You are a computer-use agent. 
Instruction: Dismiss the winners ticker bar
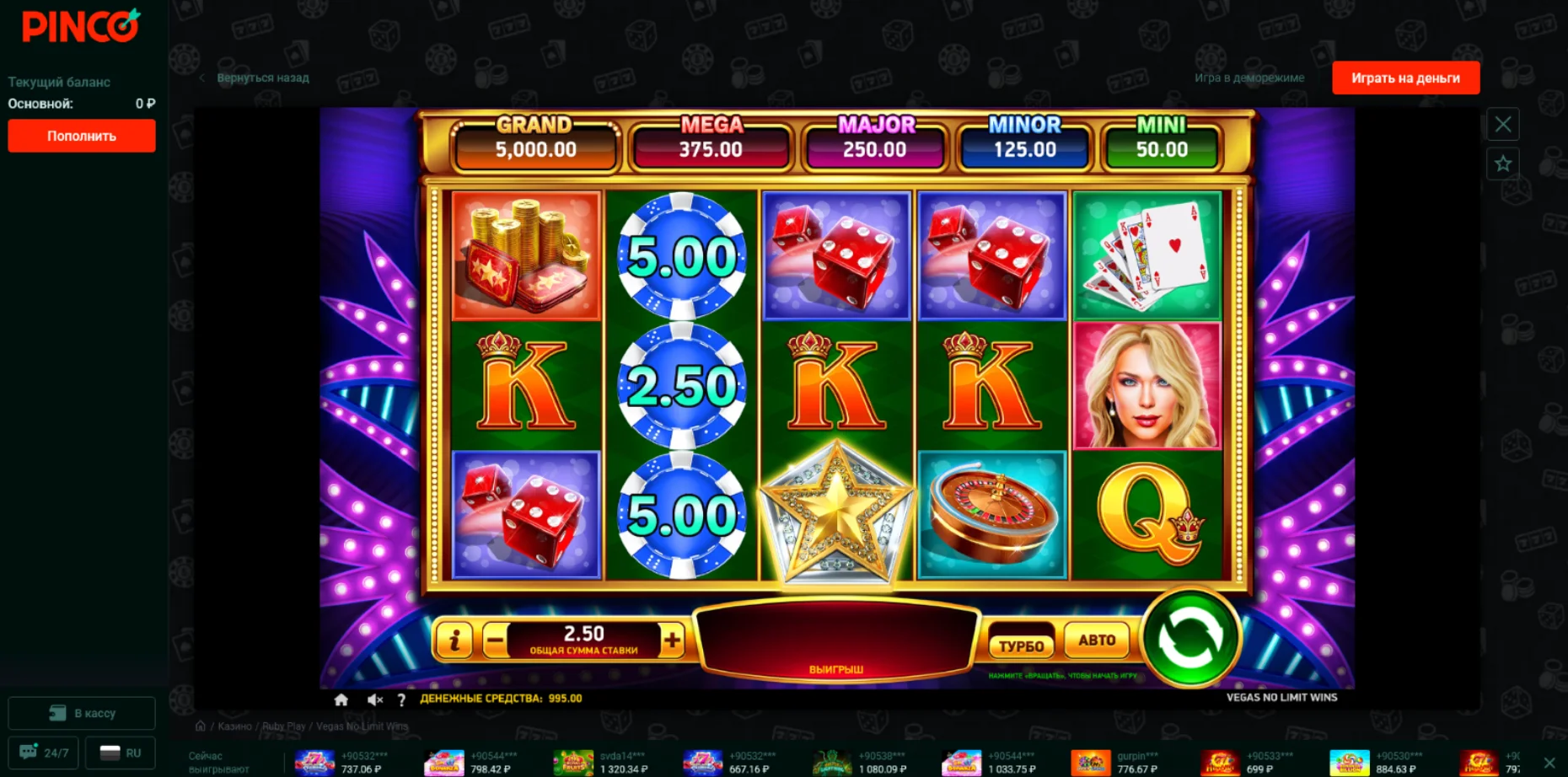click(1549, 763)
